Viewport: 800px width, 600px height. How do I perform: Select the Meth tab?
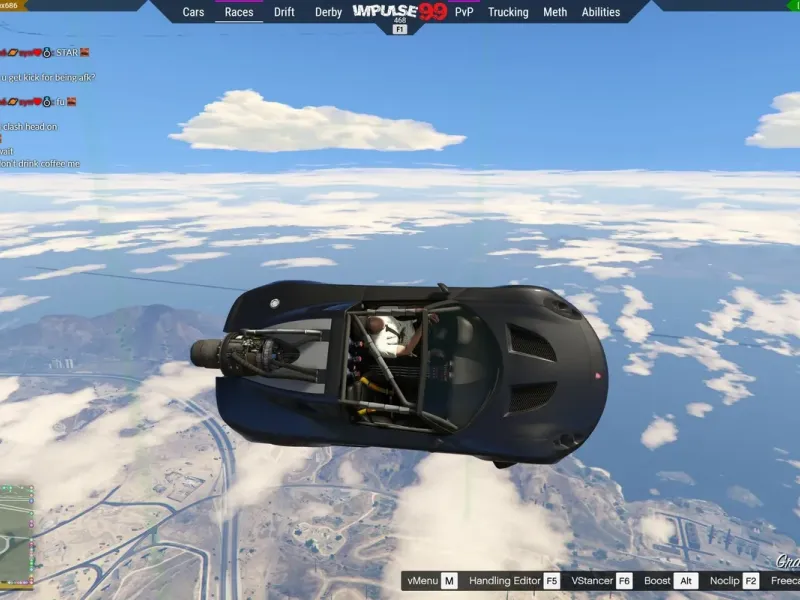tap(555, 12)
